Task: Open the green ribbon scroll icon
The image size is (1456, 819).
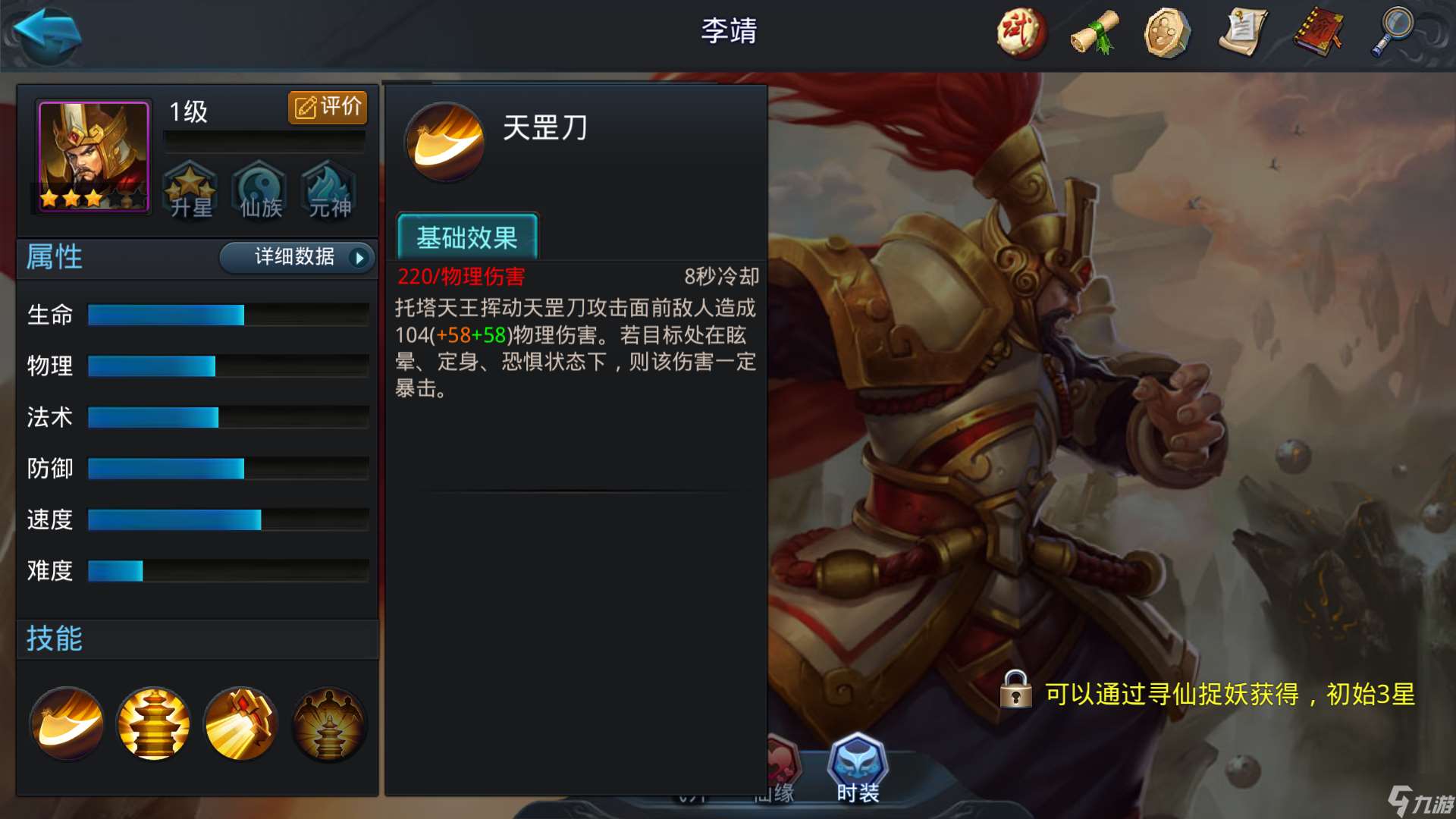Action: point(1094,32)
